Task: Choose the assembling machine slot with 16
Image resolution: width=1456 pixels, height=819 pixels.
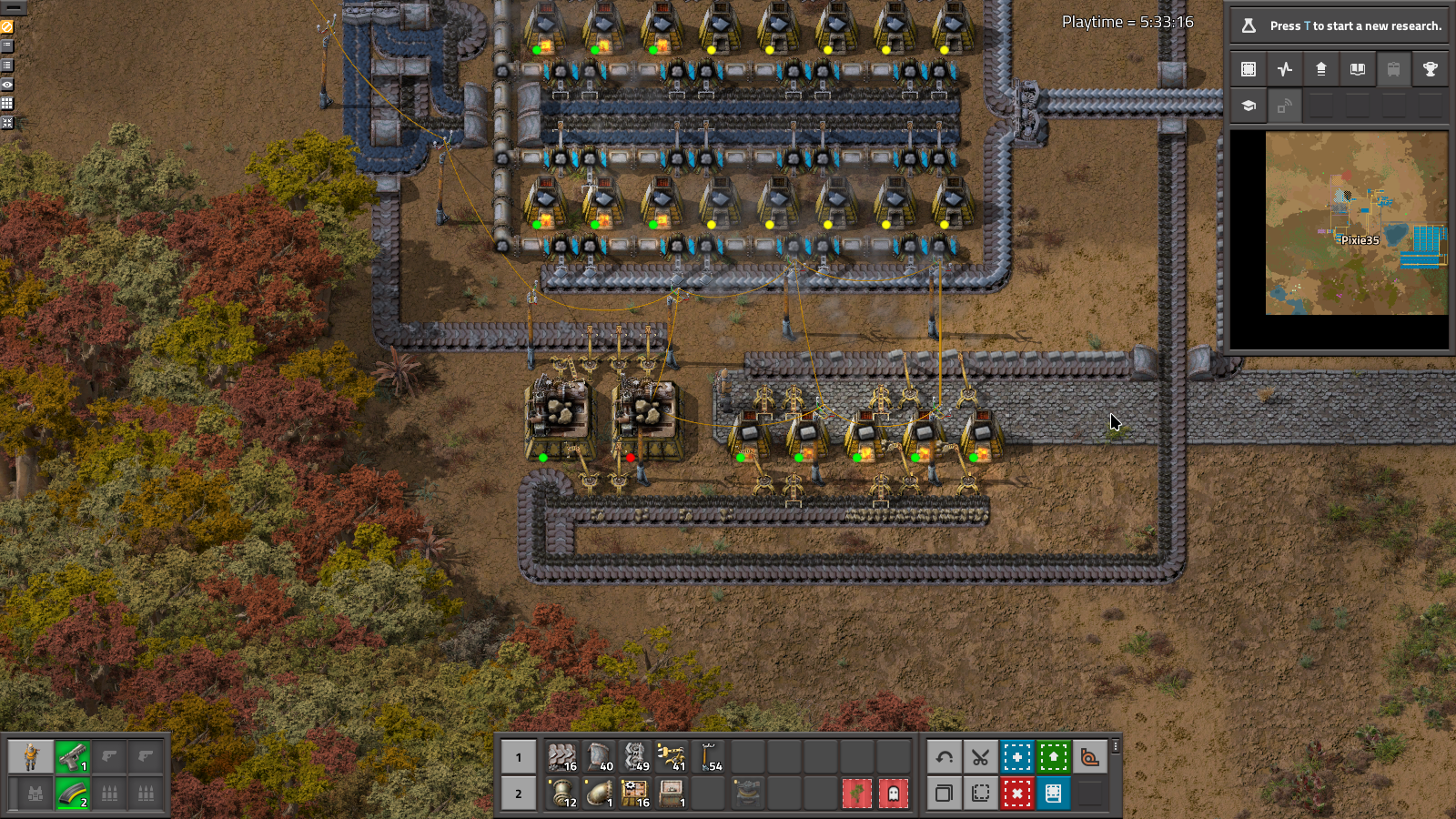Action: 635,794
